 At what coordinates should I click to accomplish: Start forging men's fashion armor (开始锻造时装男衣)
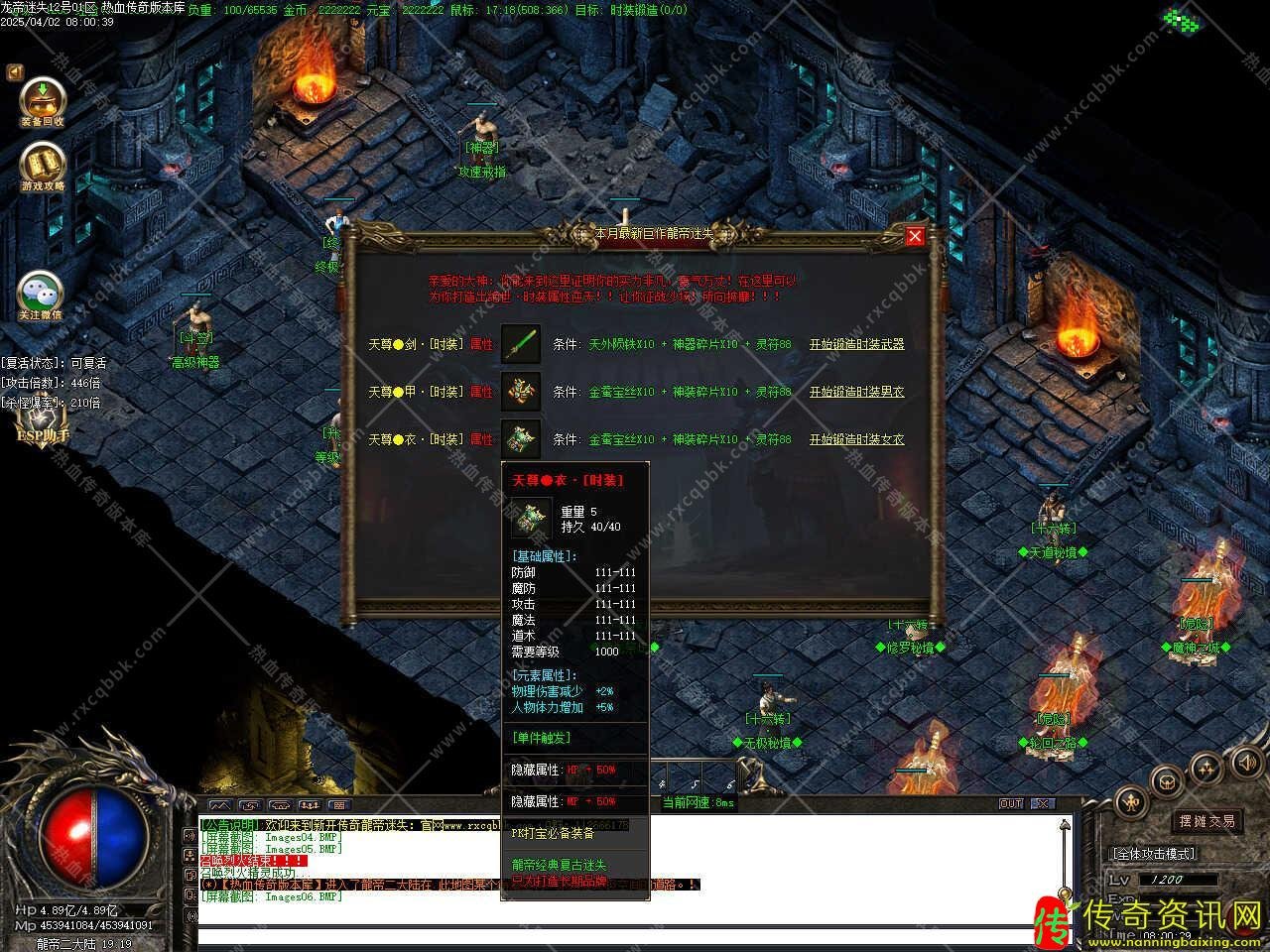(856, 392)
